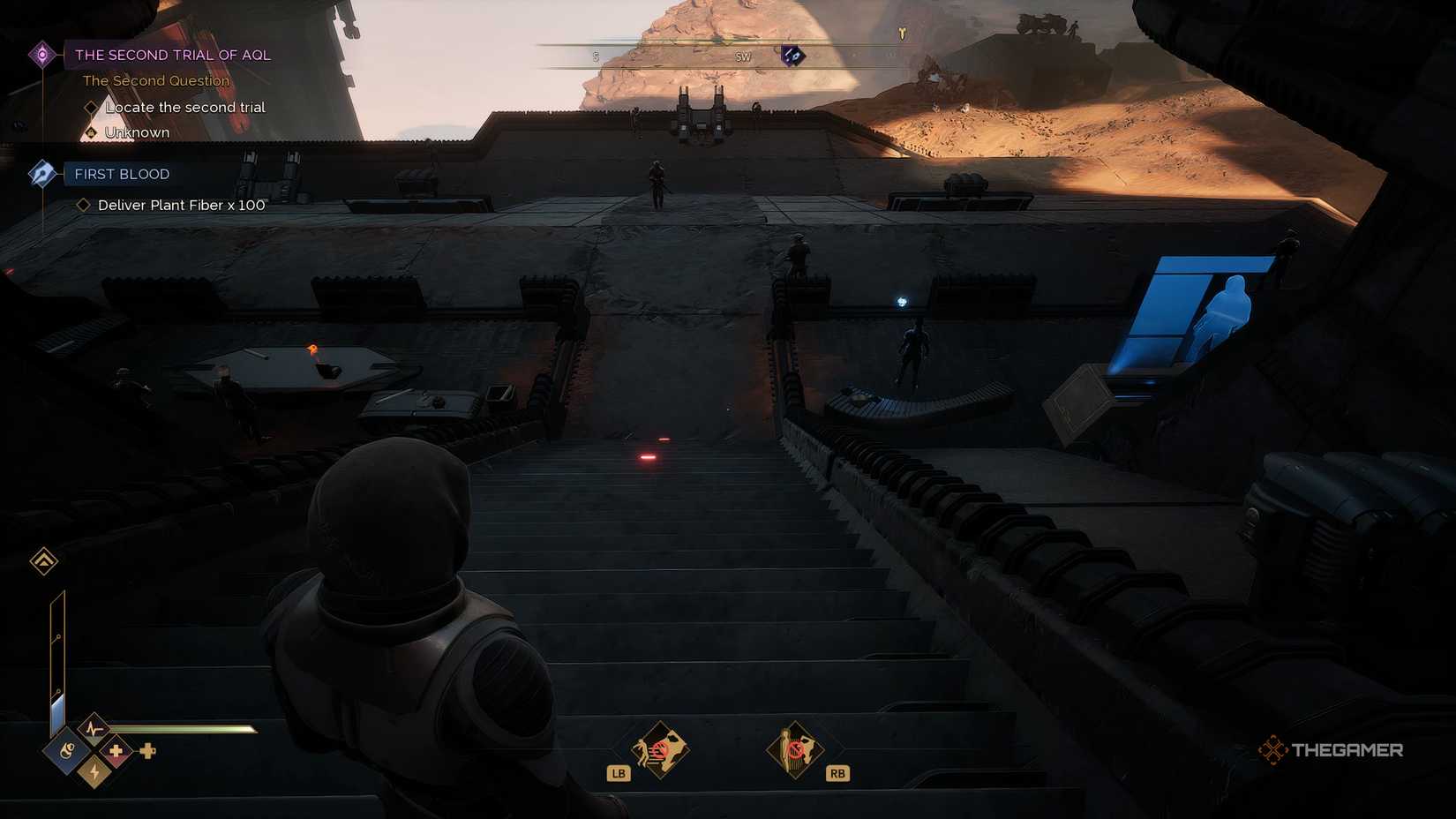Toggle the Locate the second trial objective diamond
The width and height of the screenshot is (1456, 819).
point(92,107)
